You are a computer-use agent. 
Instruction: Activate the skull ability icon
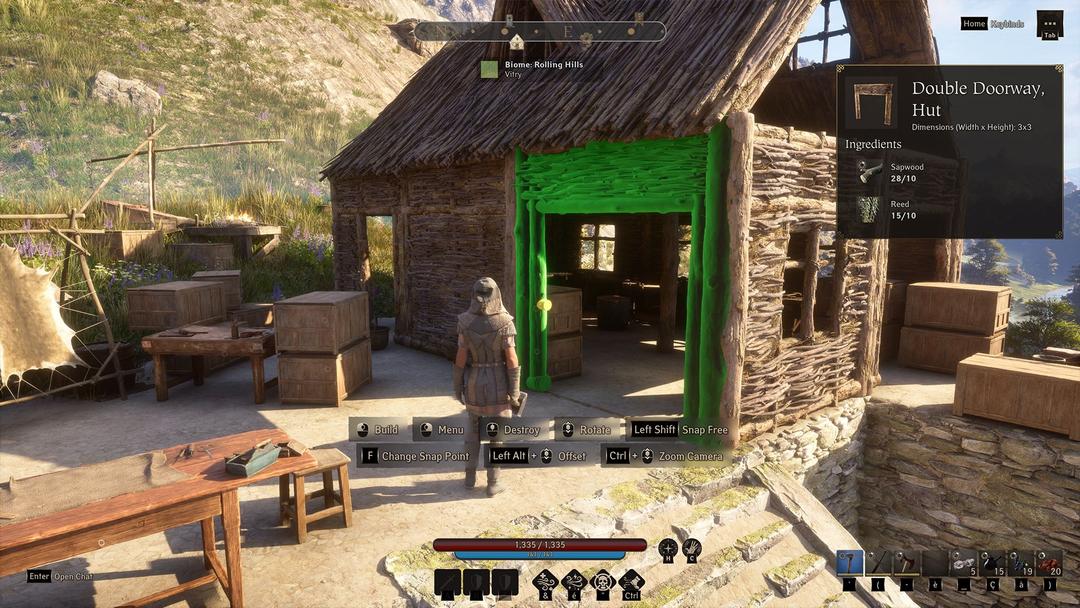(x=602, y=582)
